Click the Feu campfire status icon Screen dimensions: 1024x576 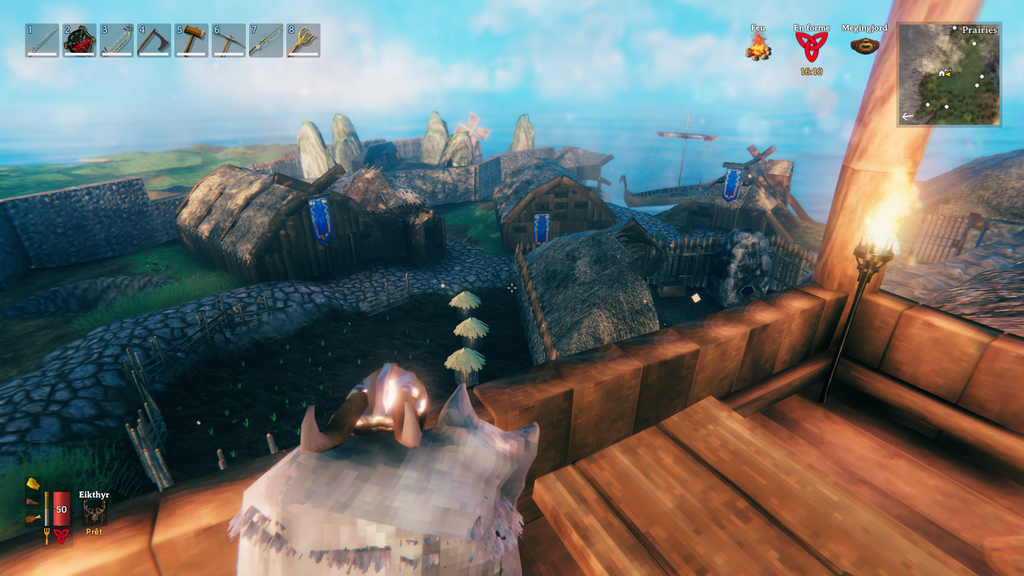pos(758,47)
